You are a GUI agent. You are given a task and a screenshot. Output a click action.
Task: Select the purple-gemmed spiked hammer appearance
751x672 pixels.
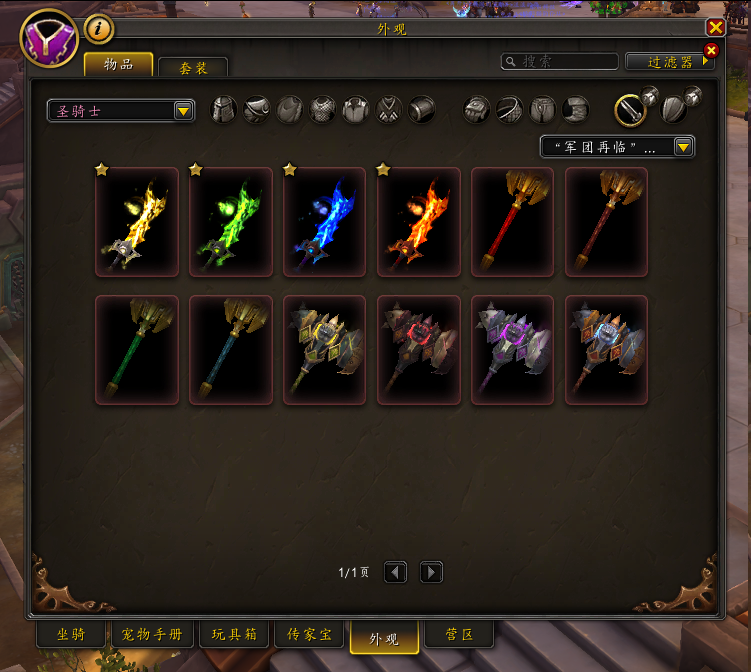[x=513, y=349]
